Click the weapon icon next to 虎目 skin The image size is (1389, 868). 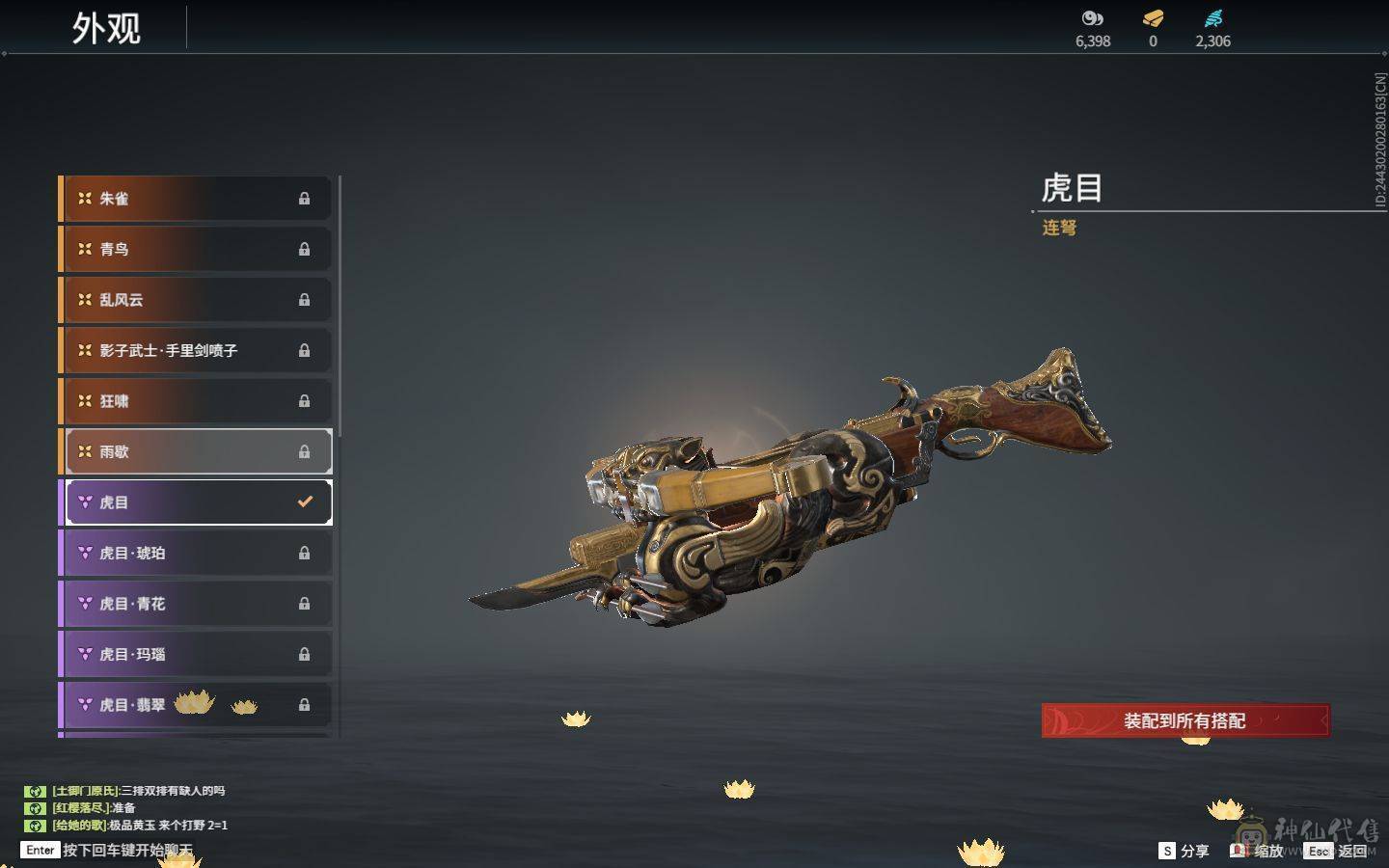[84, 502]
